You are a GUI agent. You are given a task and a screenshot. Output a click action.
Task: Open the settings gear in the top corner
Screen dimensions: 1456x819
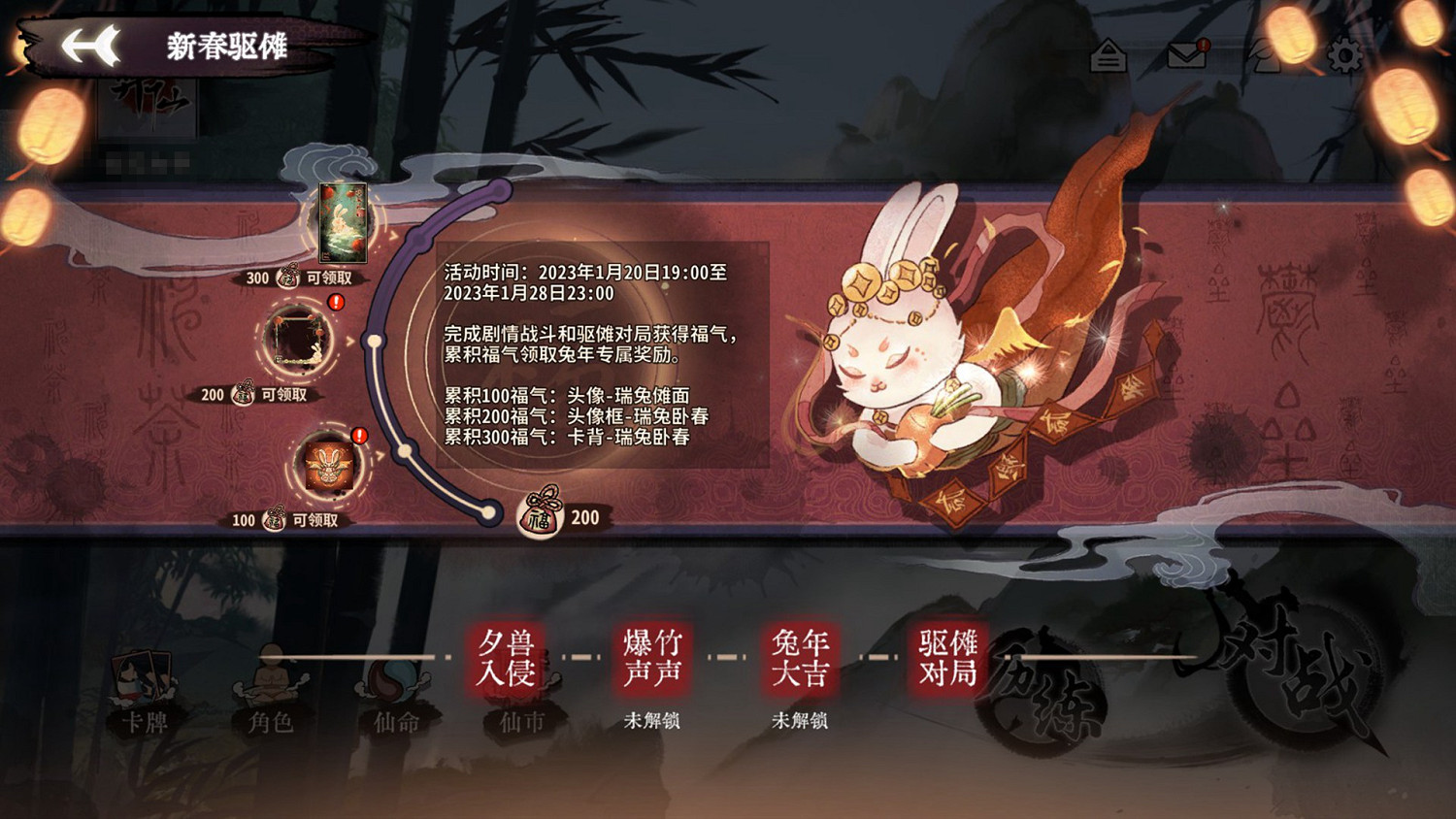tap(1344, 56)
